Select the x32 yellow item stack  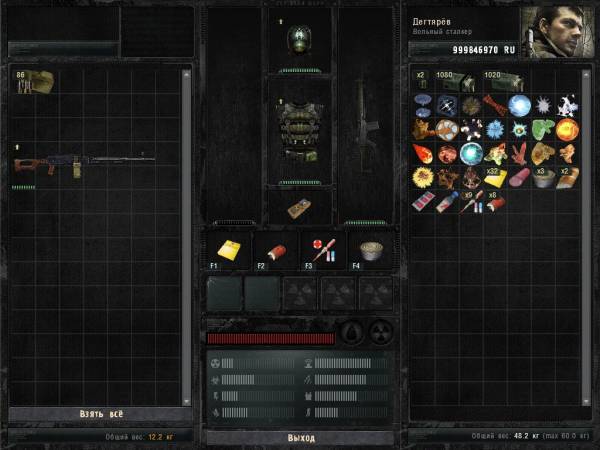pyautogui.click(x=495, y=178)
